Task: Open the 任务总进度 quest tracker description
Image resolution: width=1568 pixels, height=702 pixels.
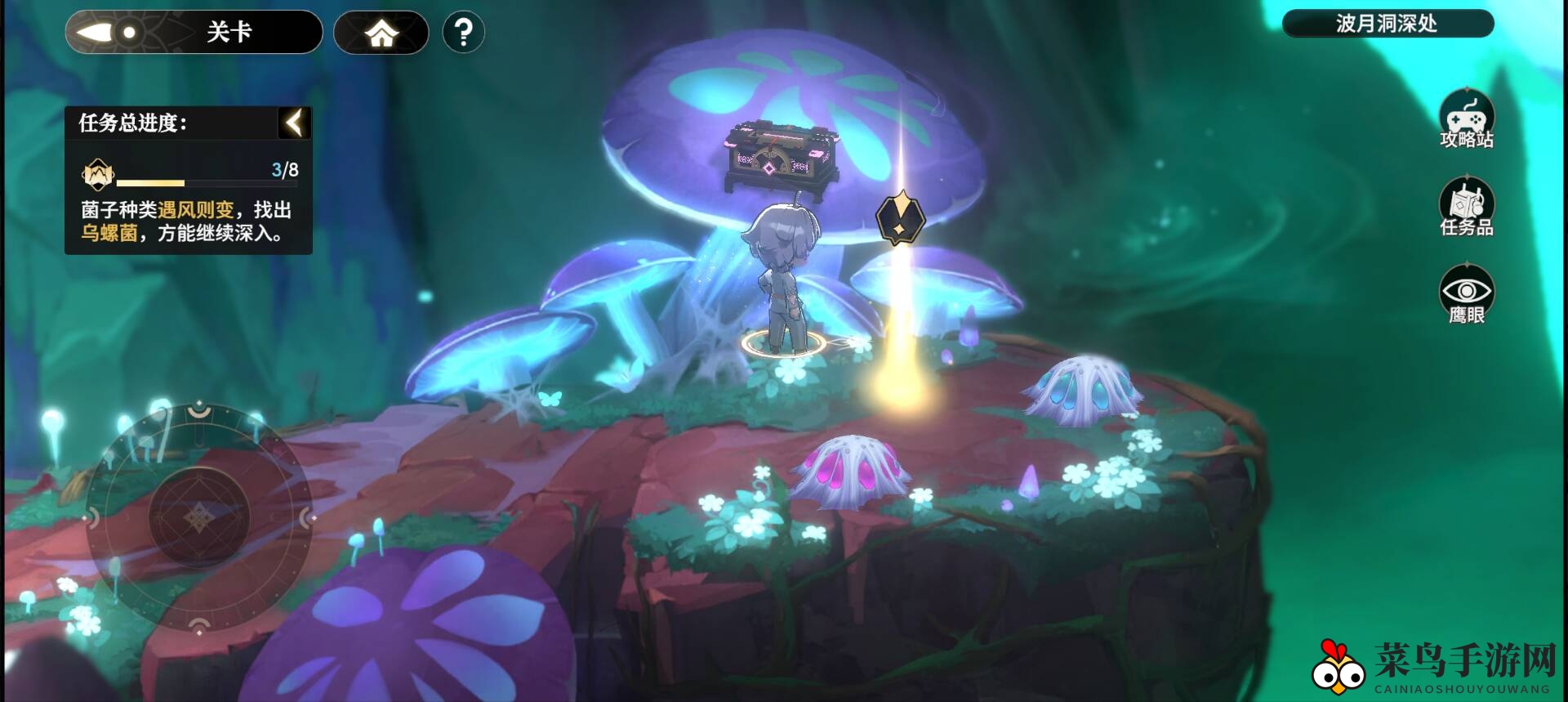Action: (187, 221)
